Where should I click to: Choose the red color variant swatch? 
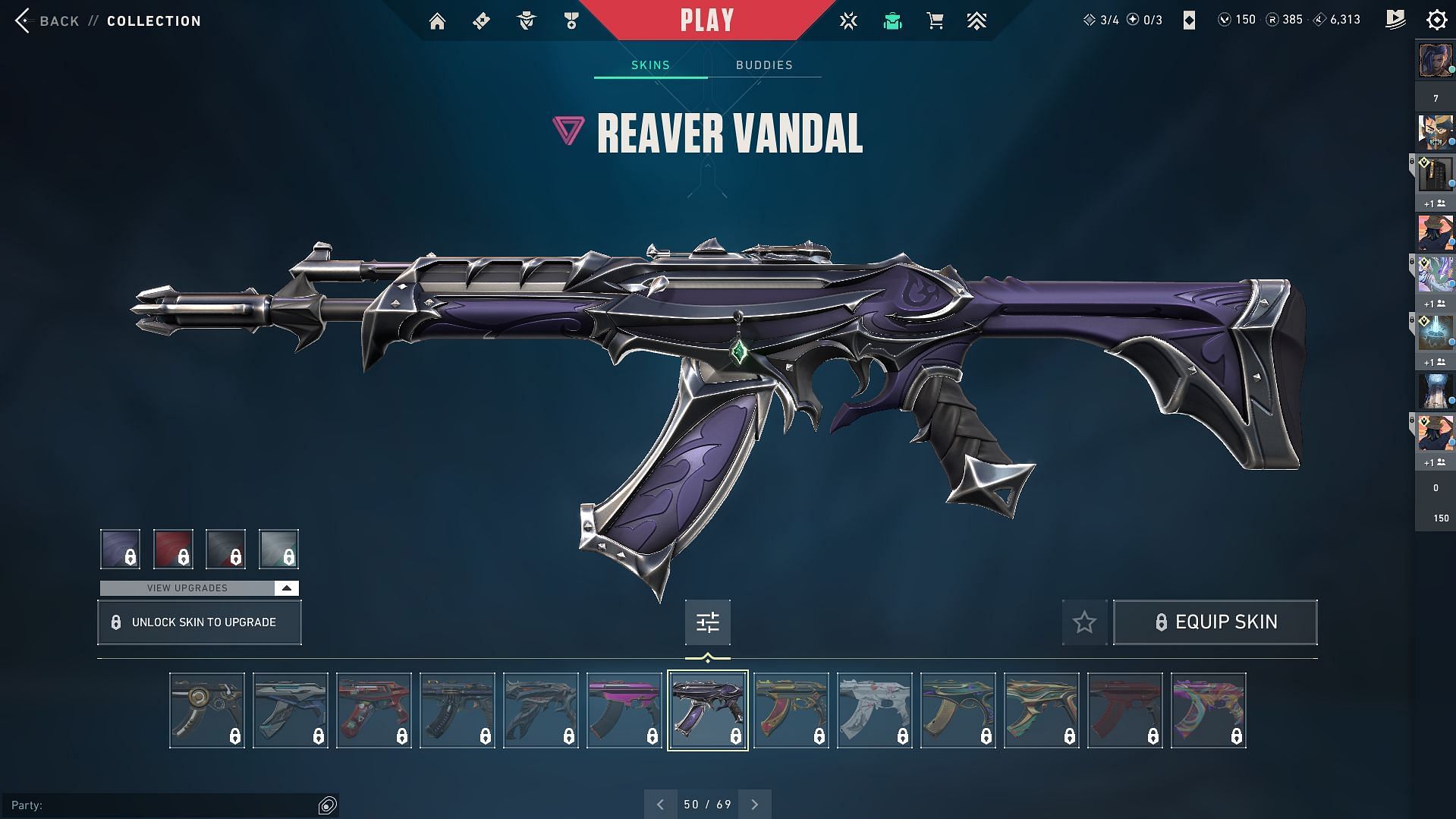[173, 549]
